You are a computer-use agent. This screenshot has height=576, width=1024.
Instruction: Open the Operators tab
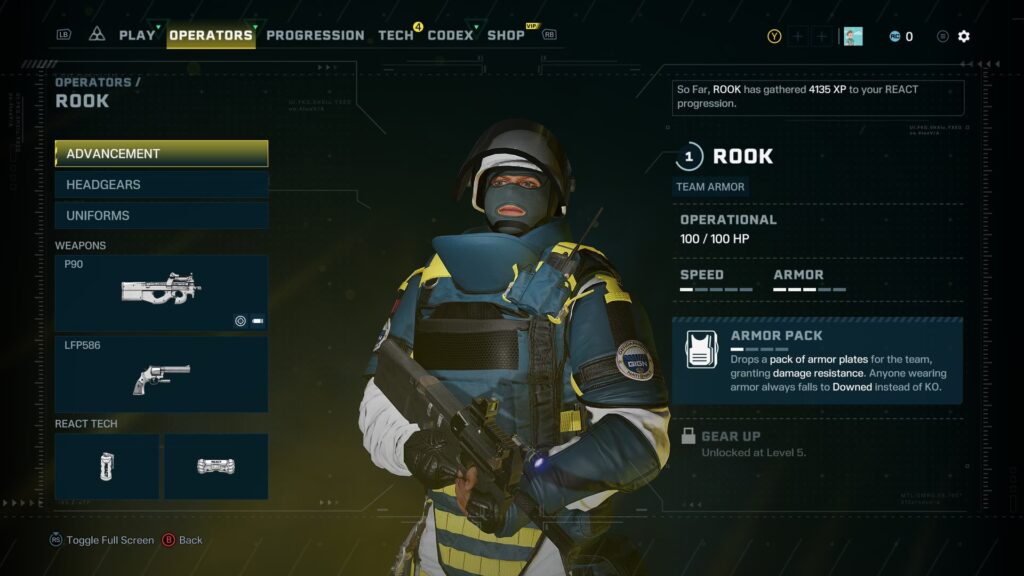[211, 35]
